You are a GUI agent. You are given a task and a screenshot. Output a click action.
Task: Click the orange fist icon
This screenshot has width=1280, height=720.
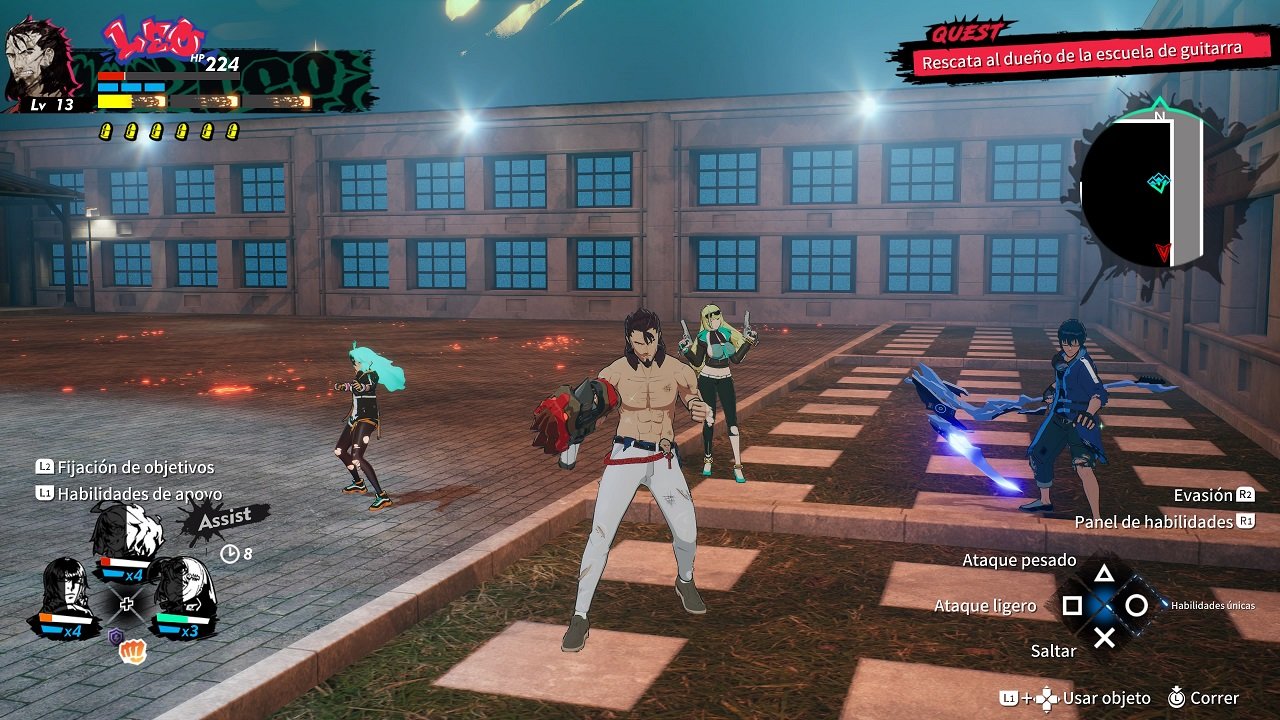(x=133, y=652)
